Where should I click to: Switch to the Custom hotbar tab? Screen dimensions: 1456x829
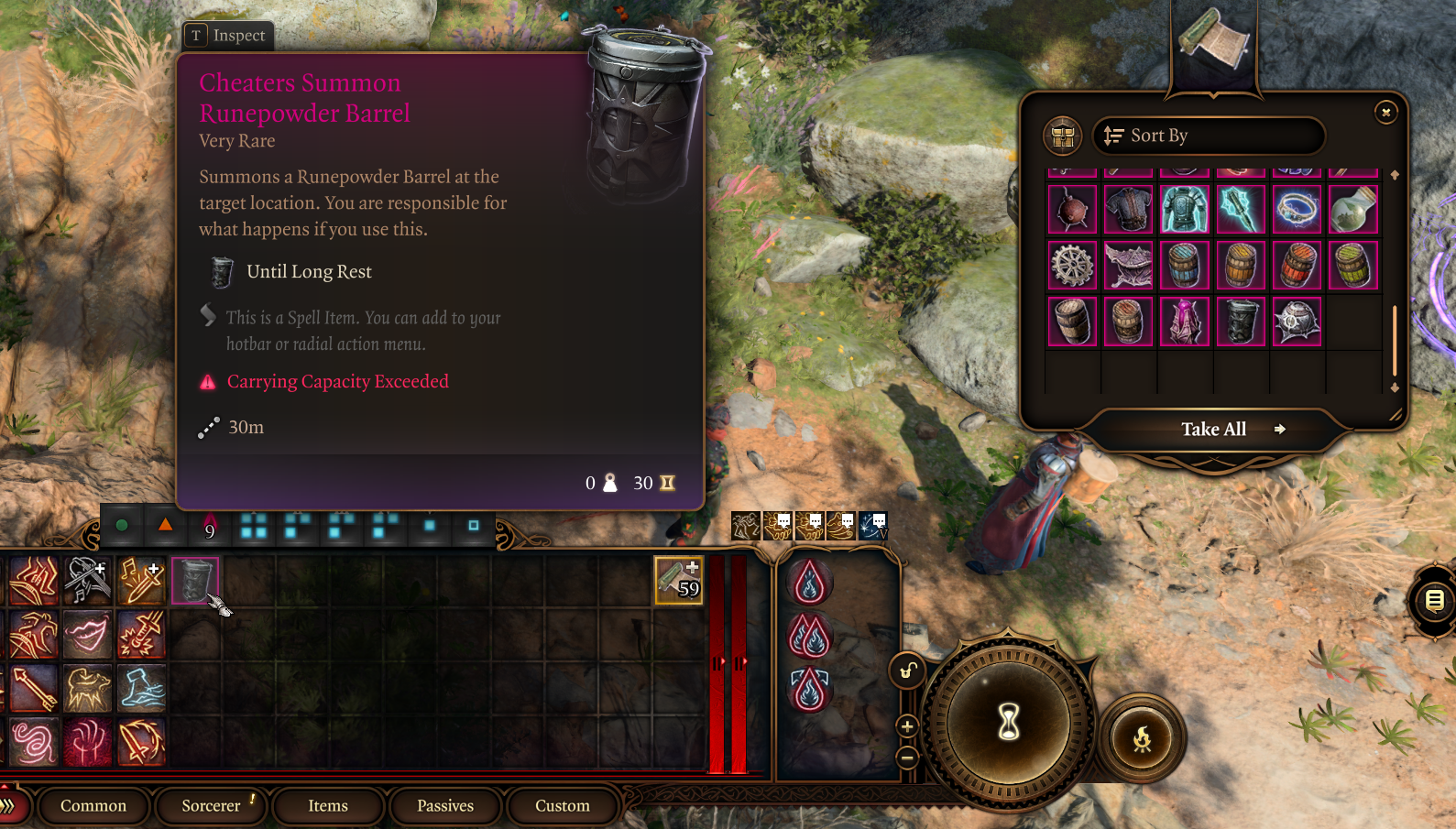coord(562,806)
